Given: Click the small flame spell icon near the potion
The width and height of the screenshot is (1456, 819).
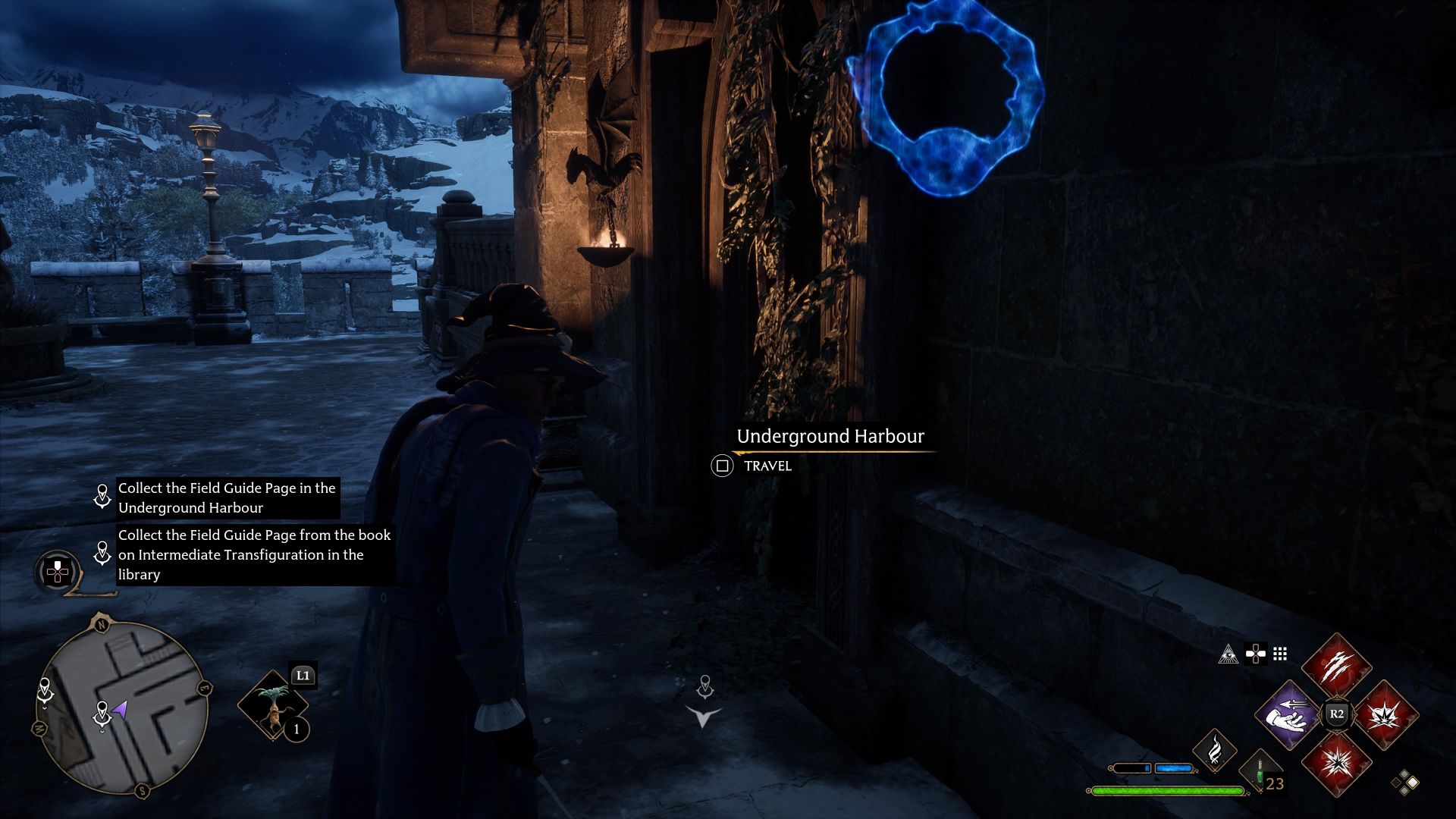Looking at the screenshot, I should [x=1216, y=751].
